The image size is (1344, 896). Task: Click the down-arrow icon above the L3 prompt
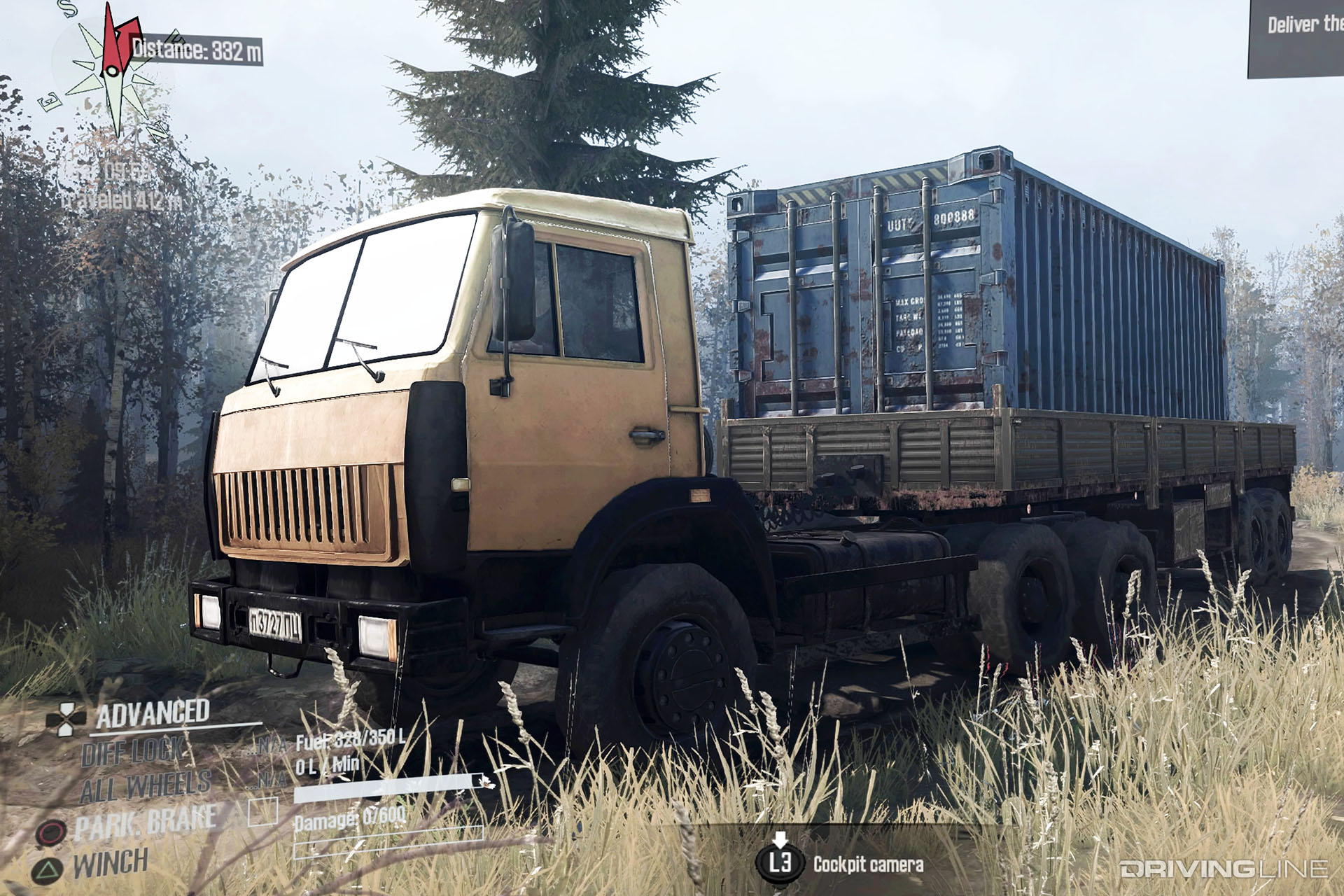pos(780,838)
